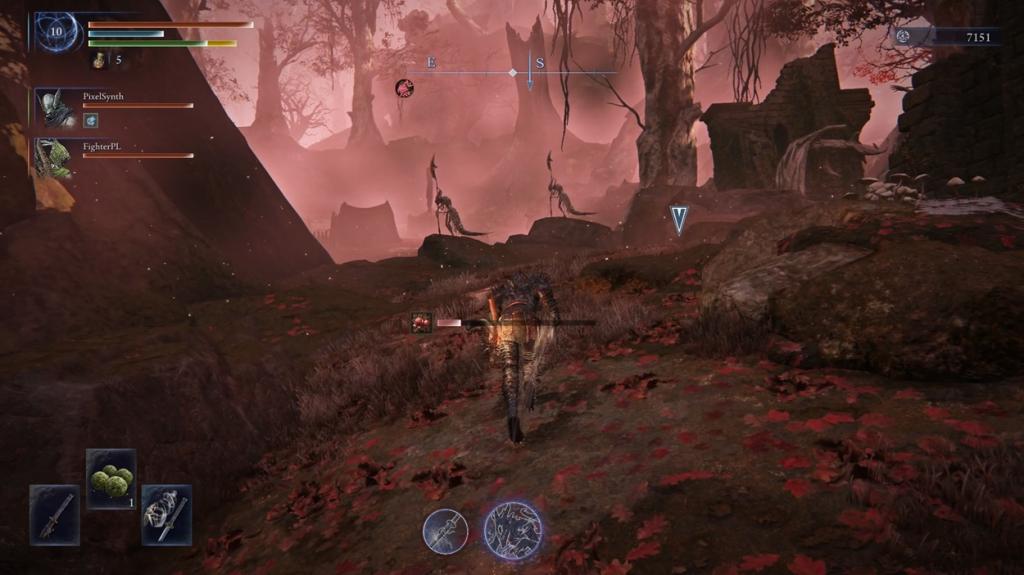
Task: Click the runes currency icon
Action: (x=903, y=36)
